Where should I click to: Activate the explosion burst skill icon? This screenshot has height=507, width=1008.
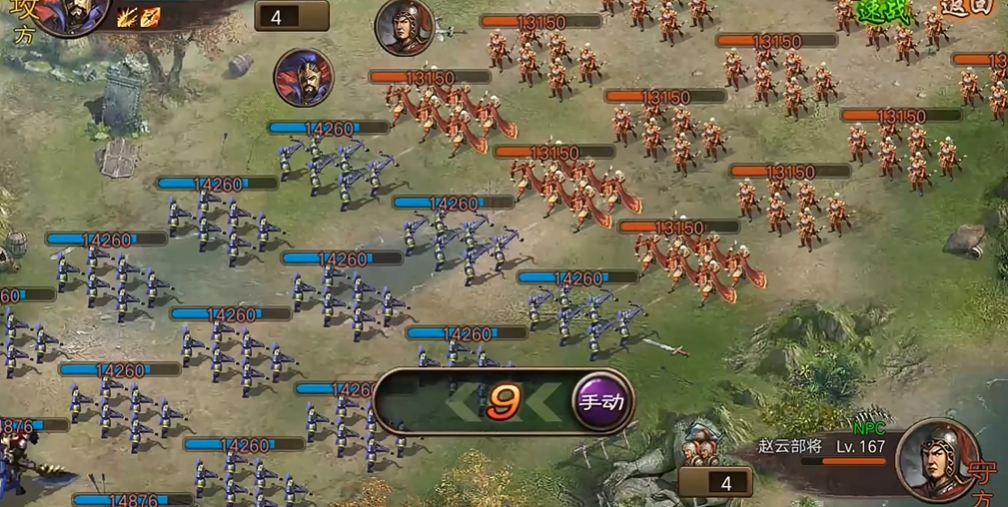[127, 16]
